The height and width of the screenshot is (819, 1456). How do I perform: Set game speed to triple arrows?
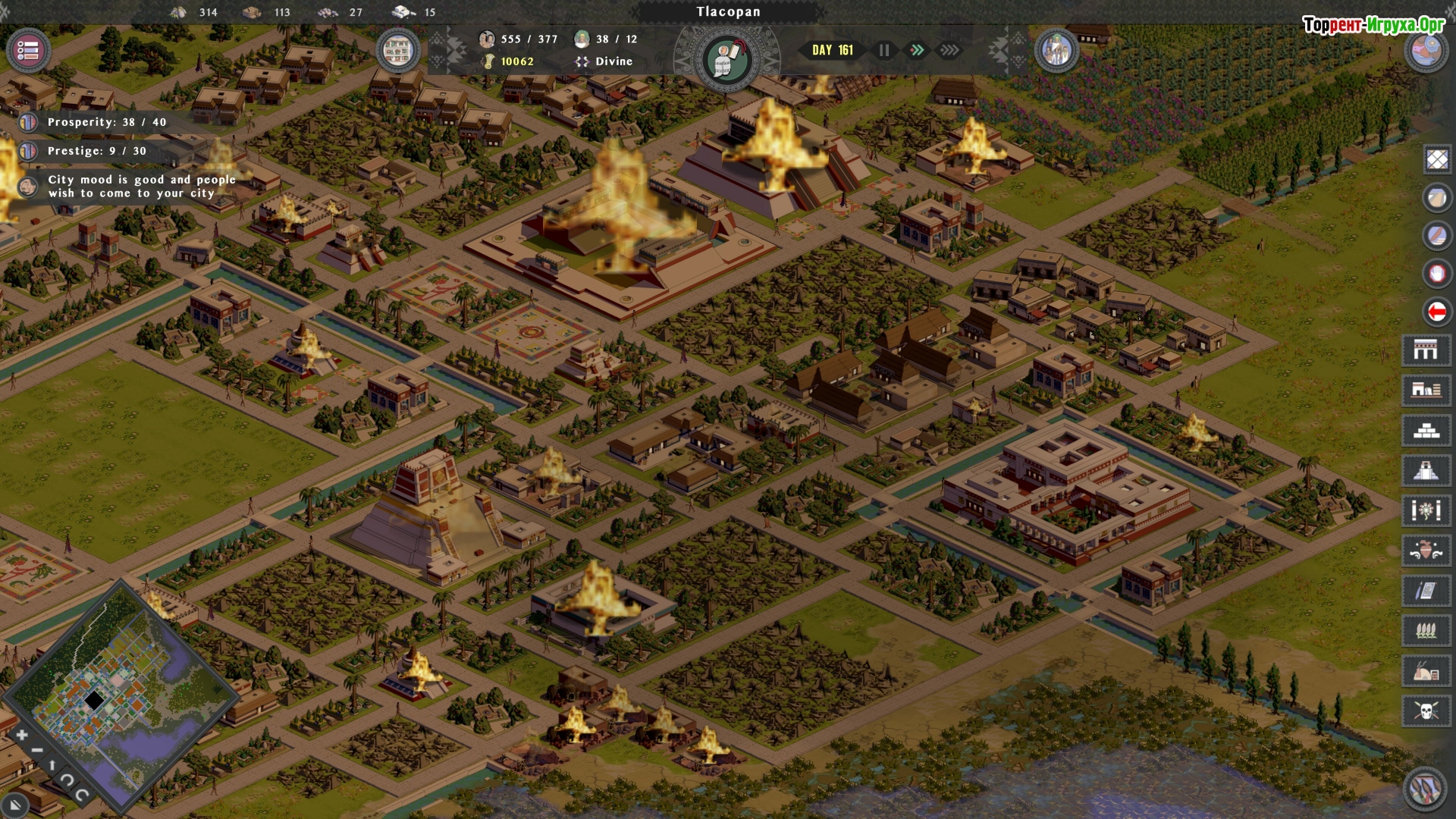(949, 50)
